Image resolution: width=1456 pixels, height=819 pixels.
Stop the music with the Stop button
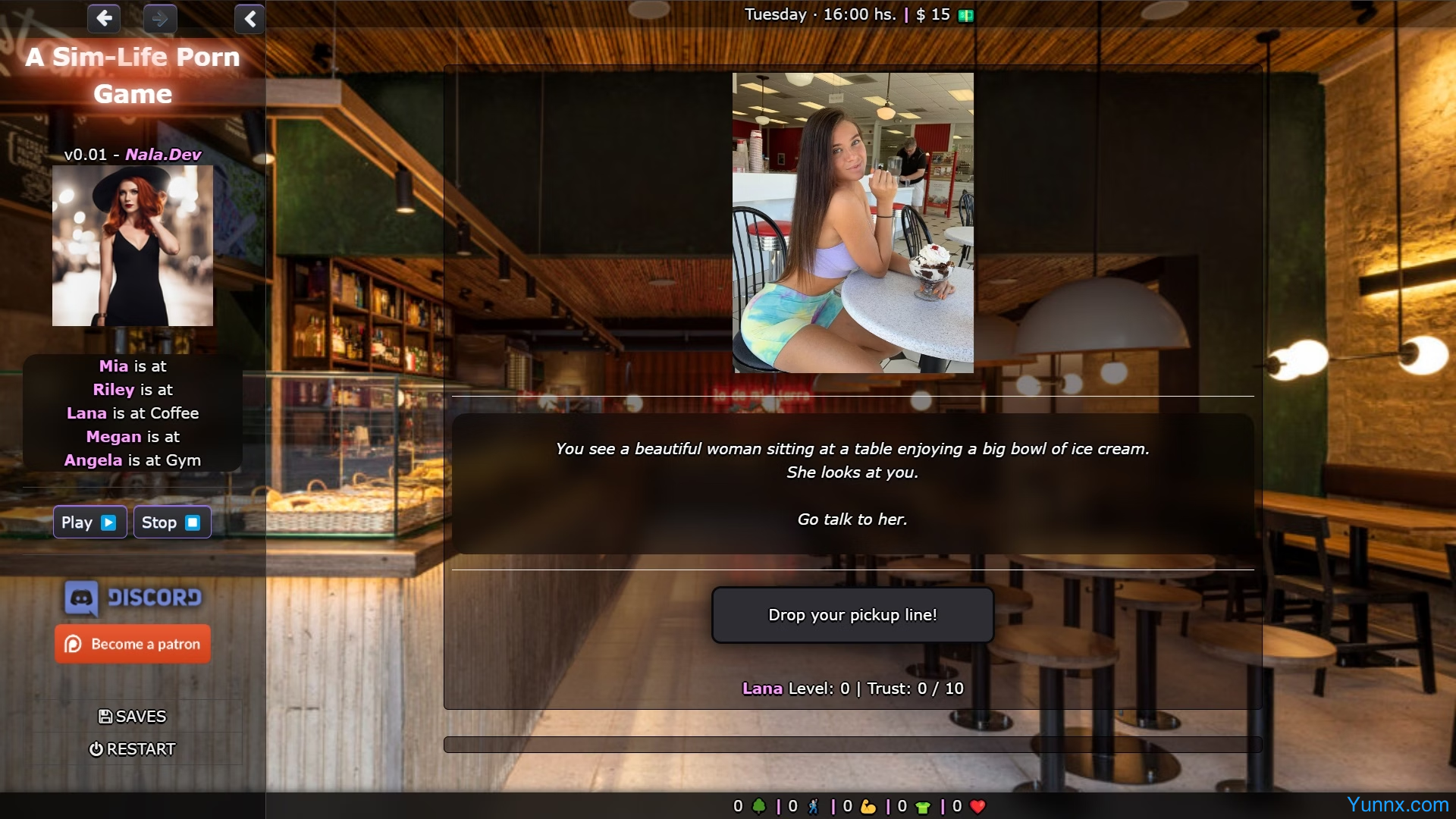tap(171, 522)
